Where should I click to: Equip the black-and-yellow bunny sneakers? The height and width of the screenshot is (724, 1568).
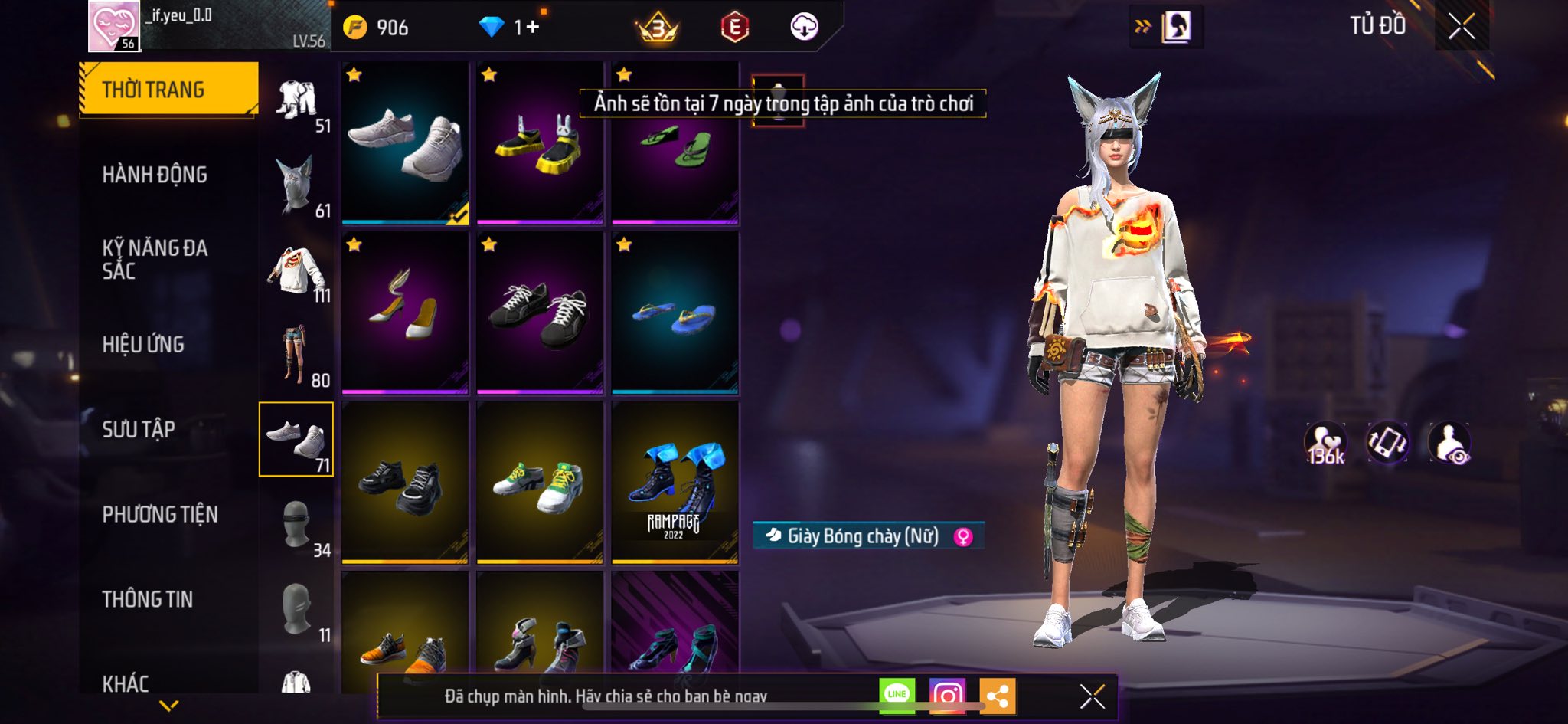[x=540, y=143]
